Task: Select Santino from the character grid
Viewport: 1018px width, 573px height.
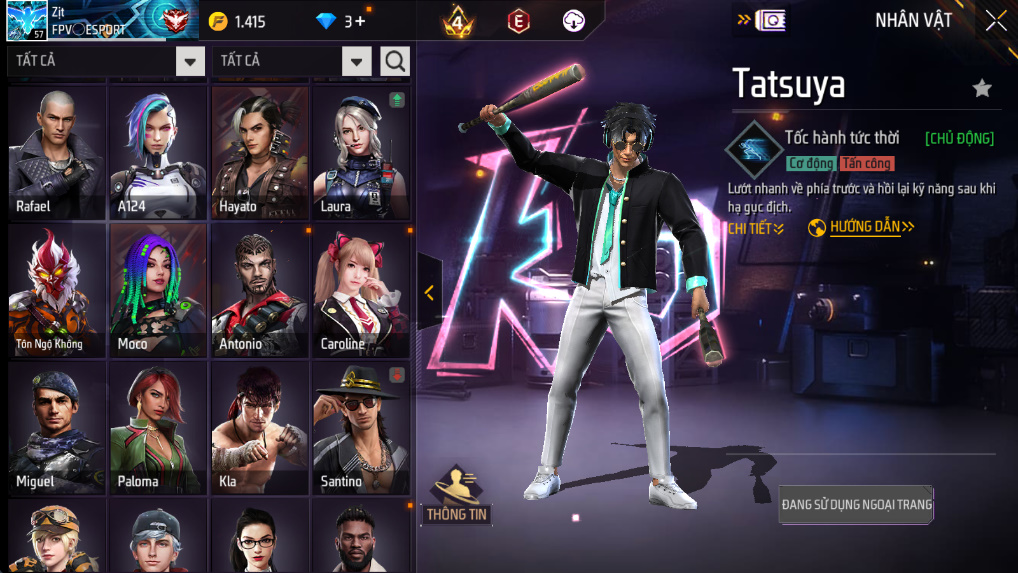Action: pos(361,428)
